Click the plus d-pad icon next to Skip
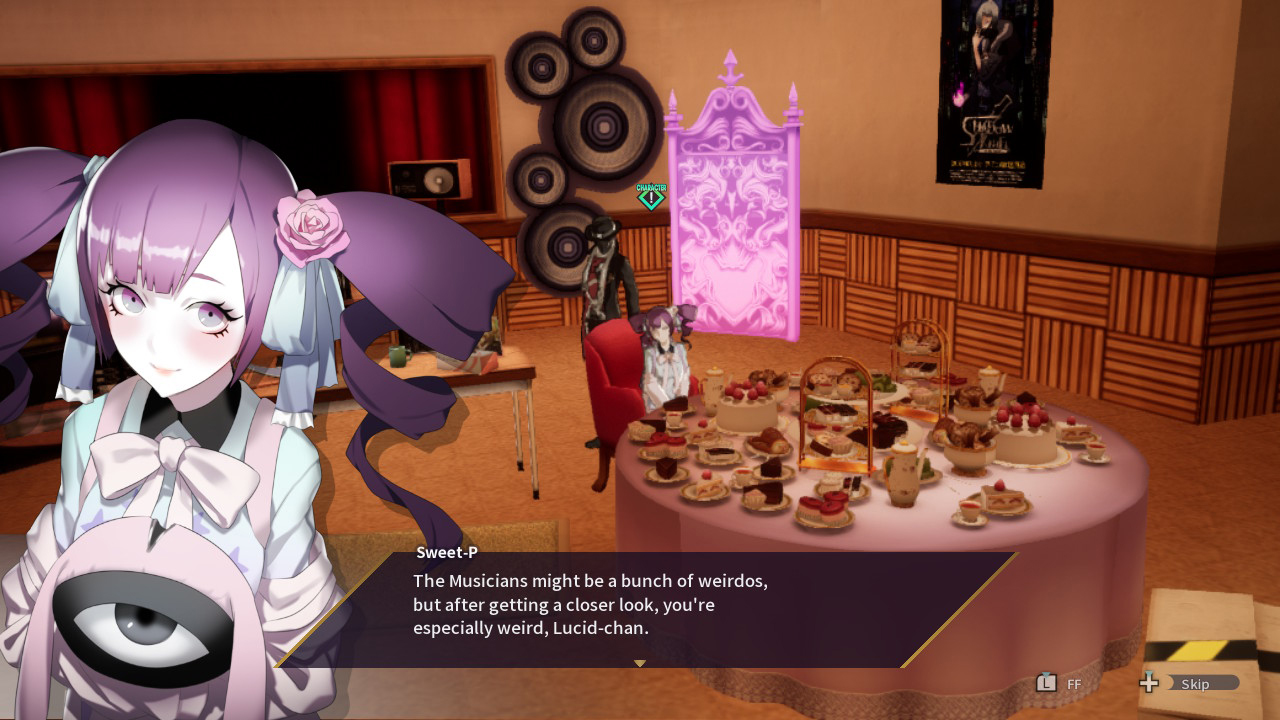1280x720 pixels. click(x=1149, y=684)
